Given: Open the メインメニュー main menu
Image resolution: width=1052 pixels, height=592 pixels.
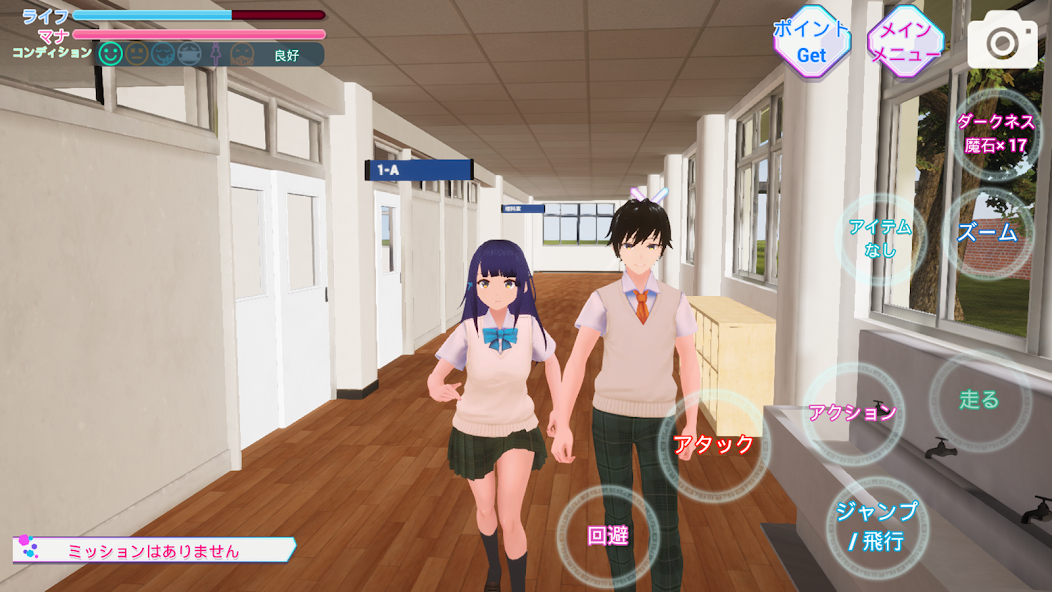Looking at the screenshot, I should tap(905, 42).
